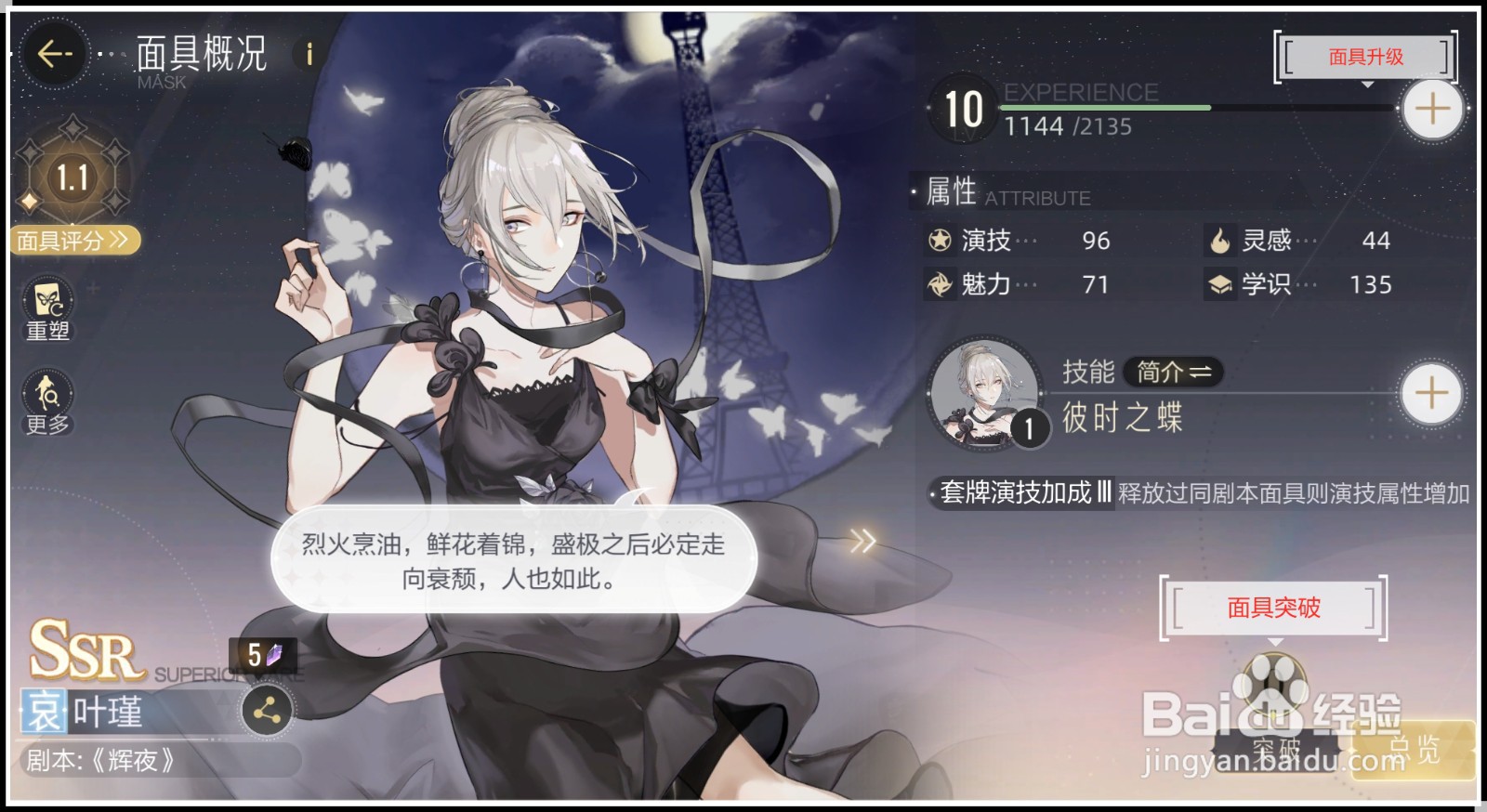The height and width of the screenshot is (812, 1487).
Task: Toggle the 简介 switch in the skill panel
Action: [x=1173, y=373]
